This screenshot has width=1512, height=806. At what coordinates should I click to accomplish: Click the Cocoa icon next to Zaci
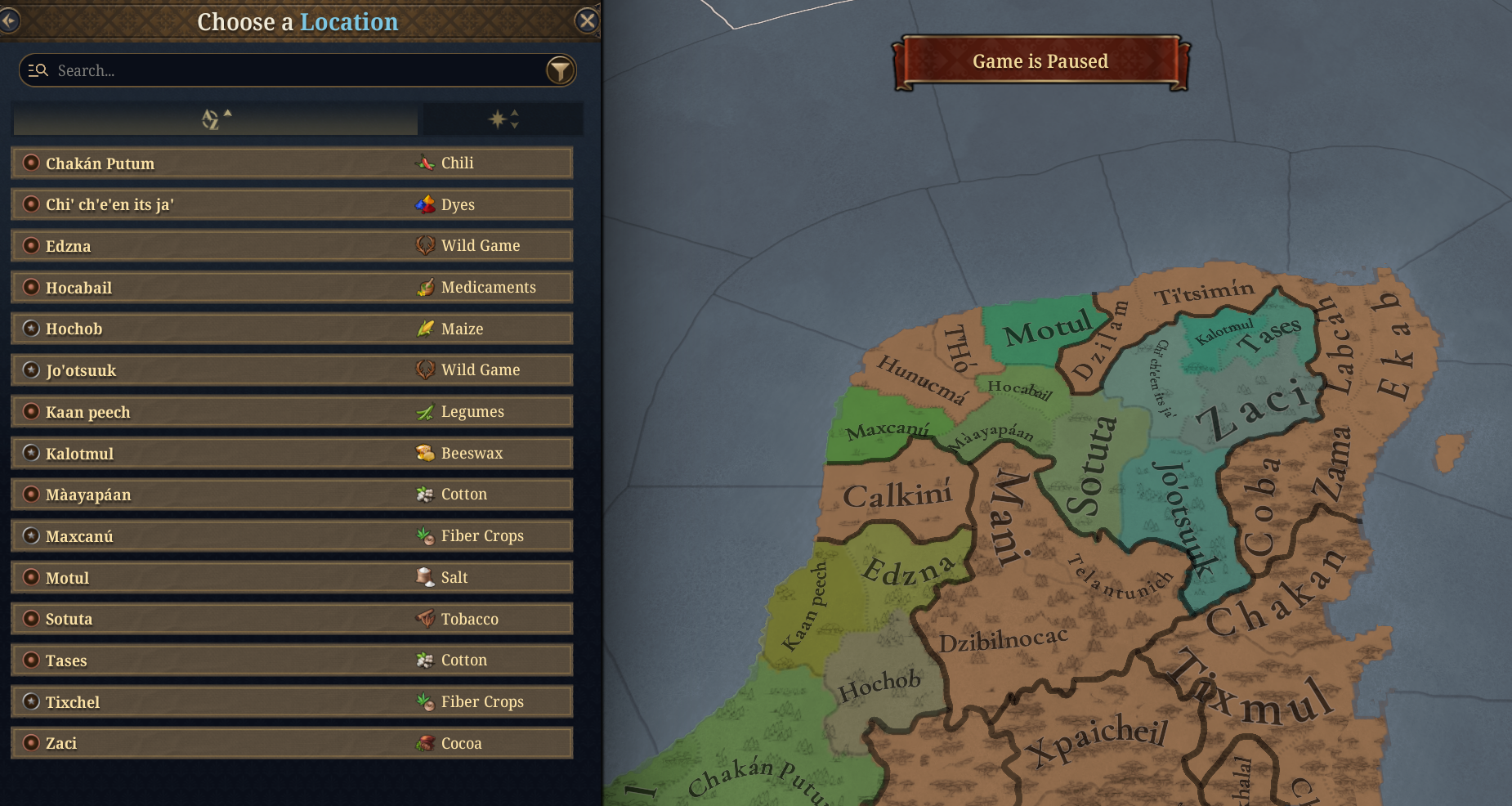click(x=425, y=743)
